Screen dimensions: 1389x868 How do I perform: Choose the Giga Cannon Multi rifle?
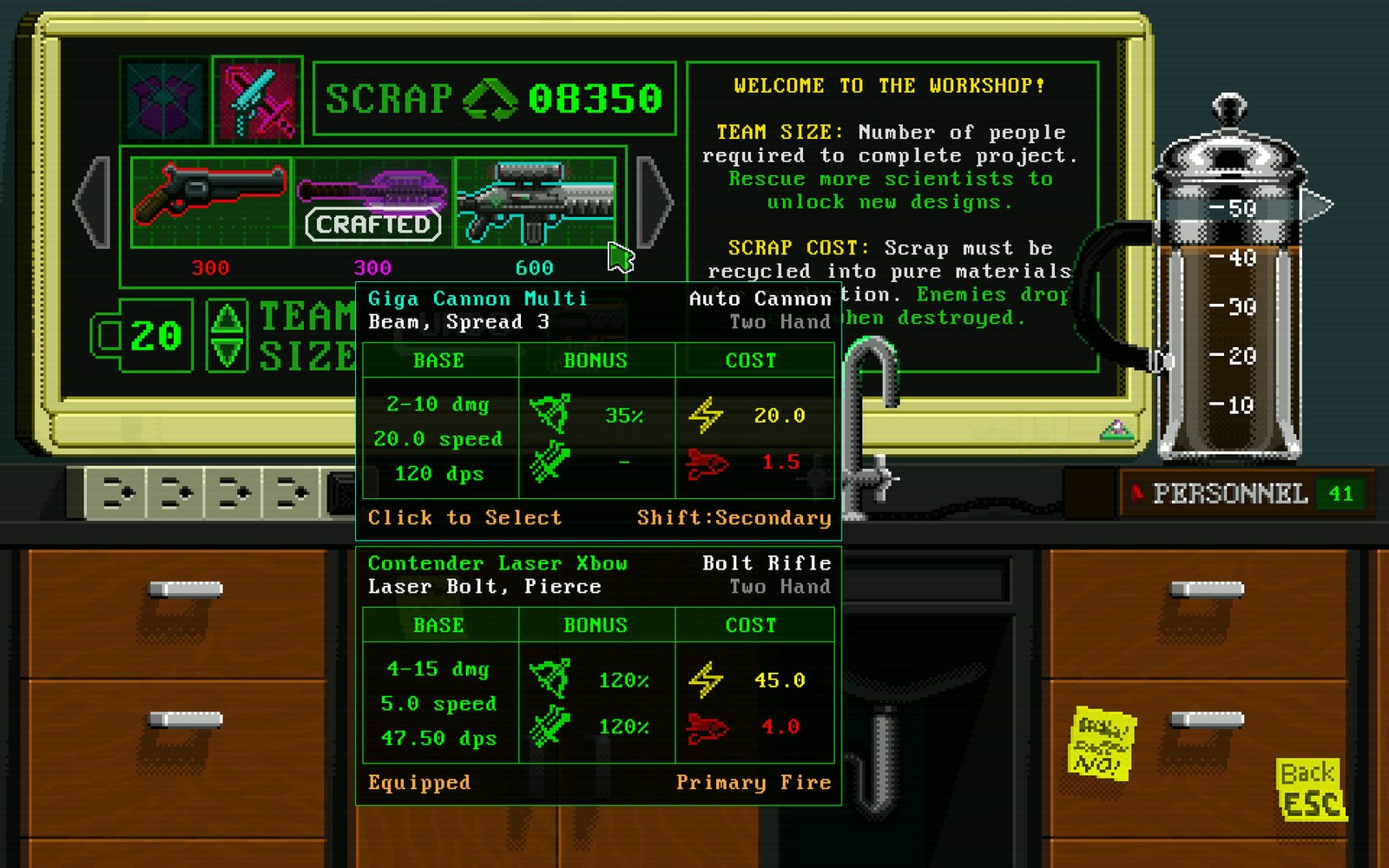pos(535,201)
